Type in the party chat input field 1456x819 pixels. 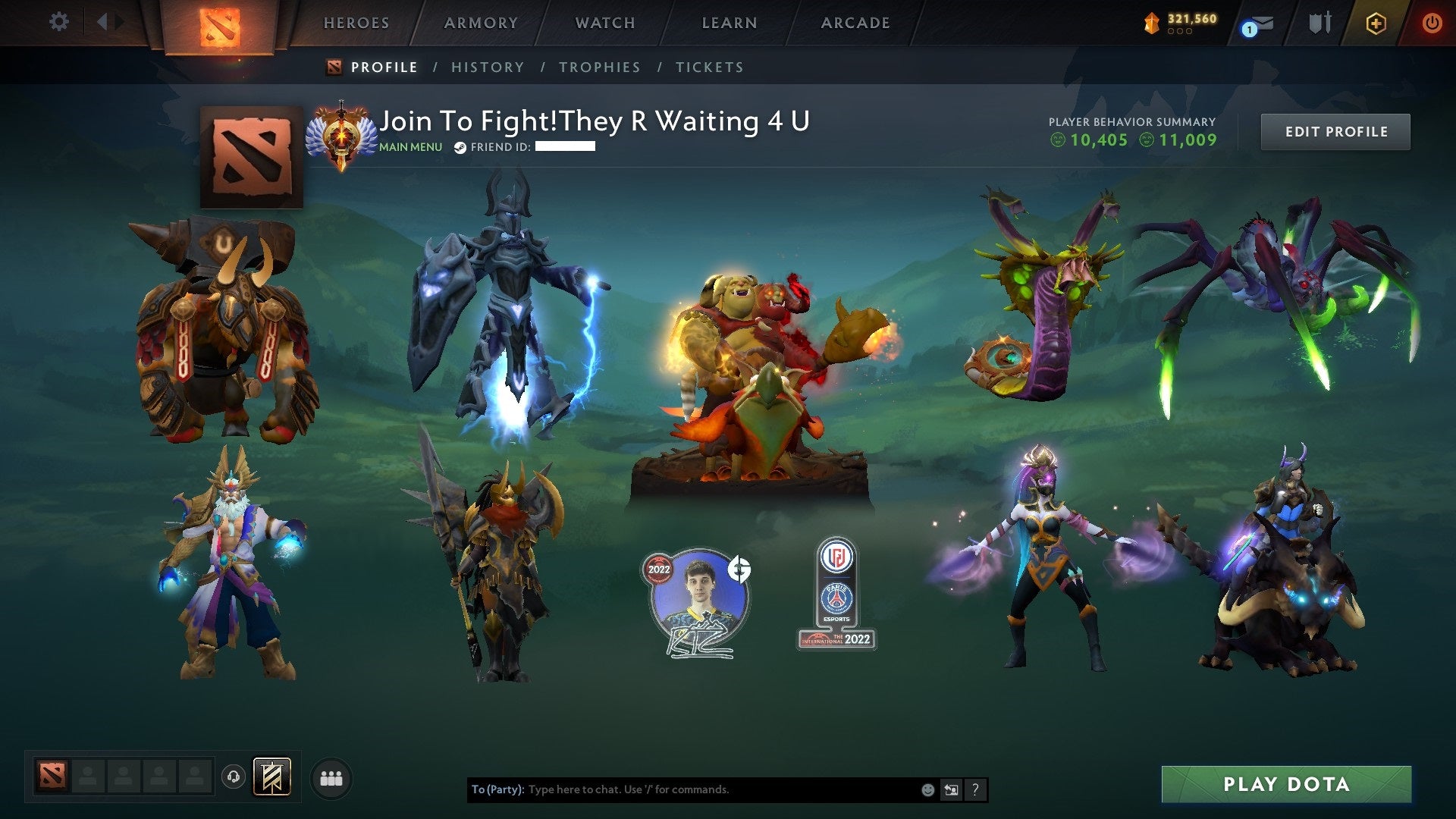click(682, 789)
